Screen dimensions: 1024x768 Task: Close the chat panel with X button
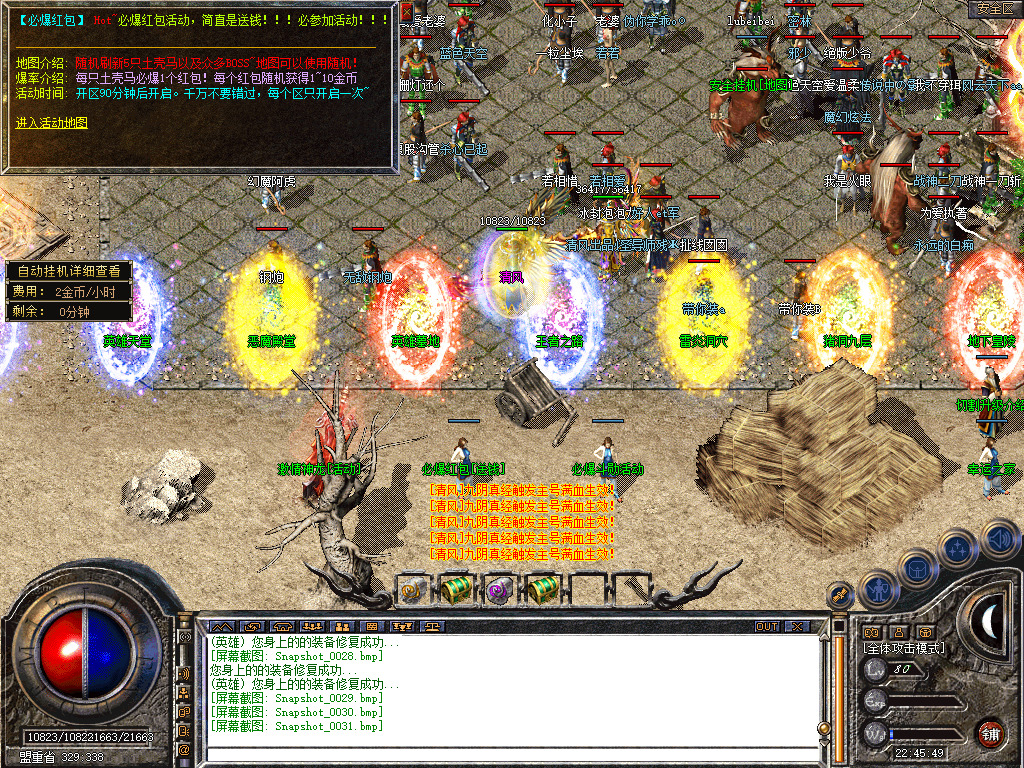pos(796,626)
